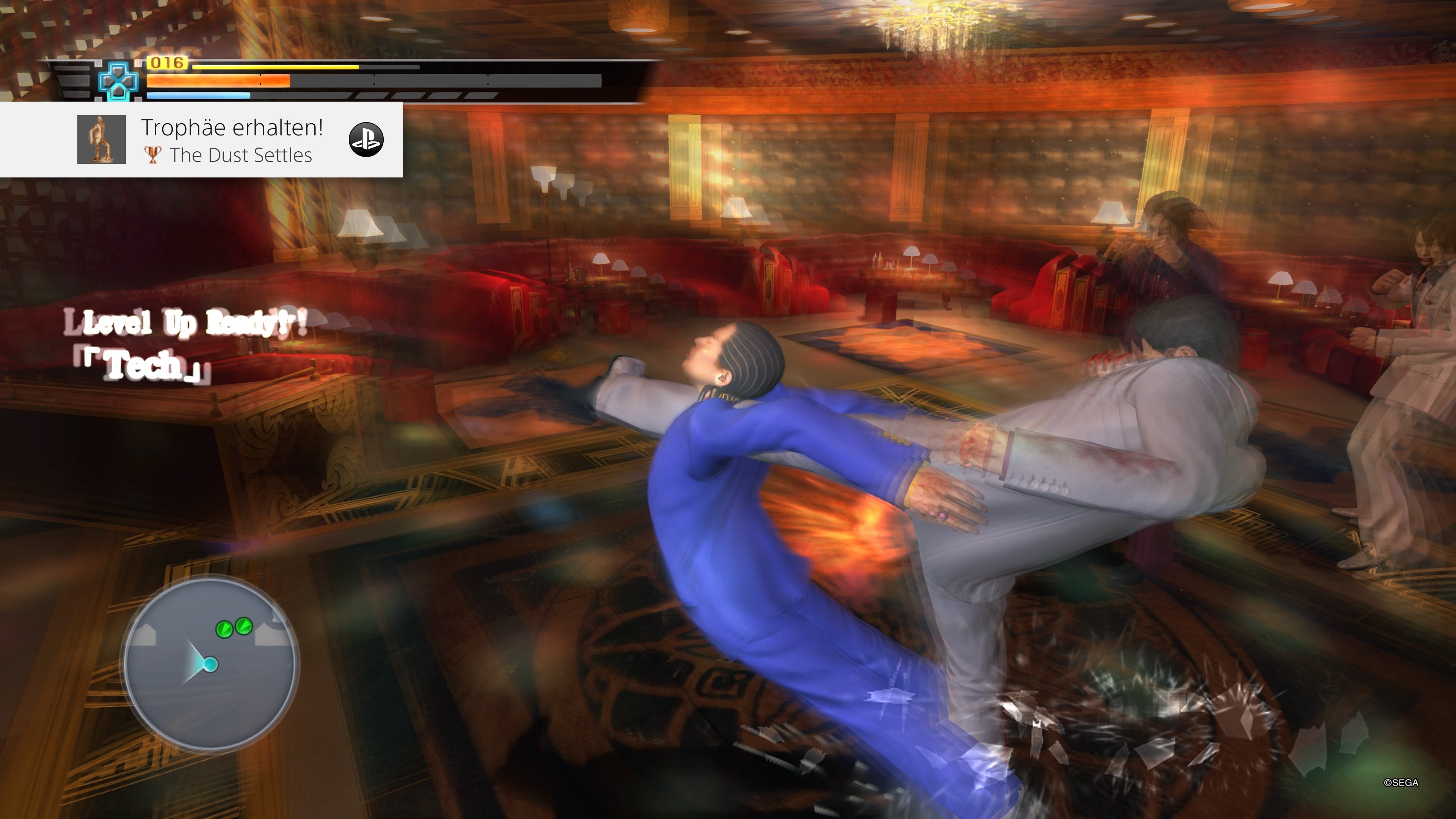Click the D-pad controller icon on the HUD
The width and height of the screenshot is (1456, 819).
119,81
